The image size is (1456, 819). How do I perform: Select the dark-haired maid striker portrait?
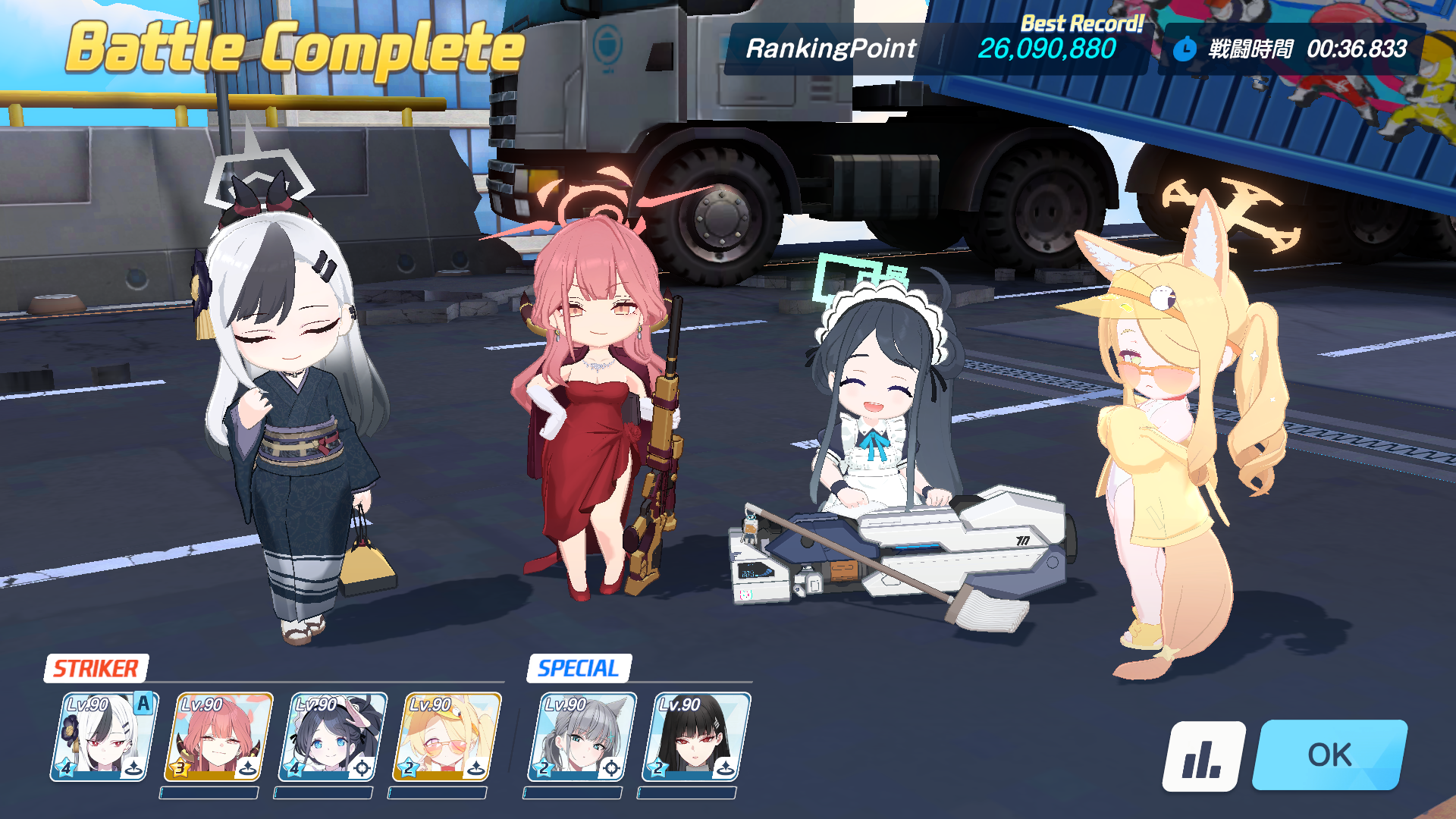click(332, 736)
